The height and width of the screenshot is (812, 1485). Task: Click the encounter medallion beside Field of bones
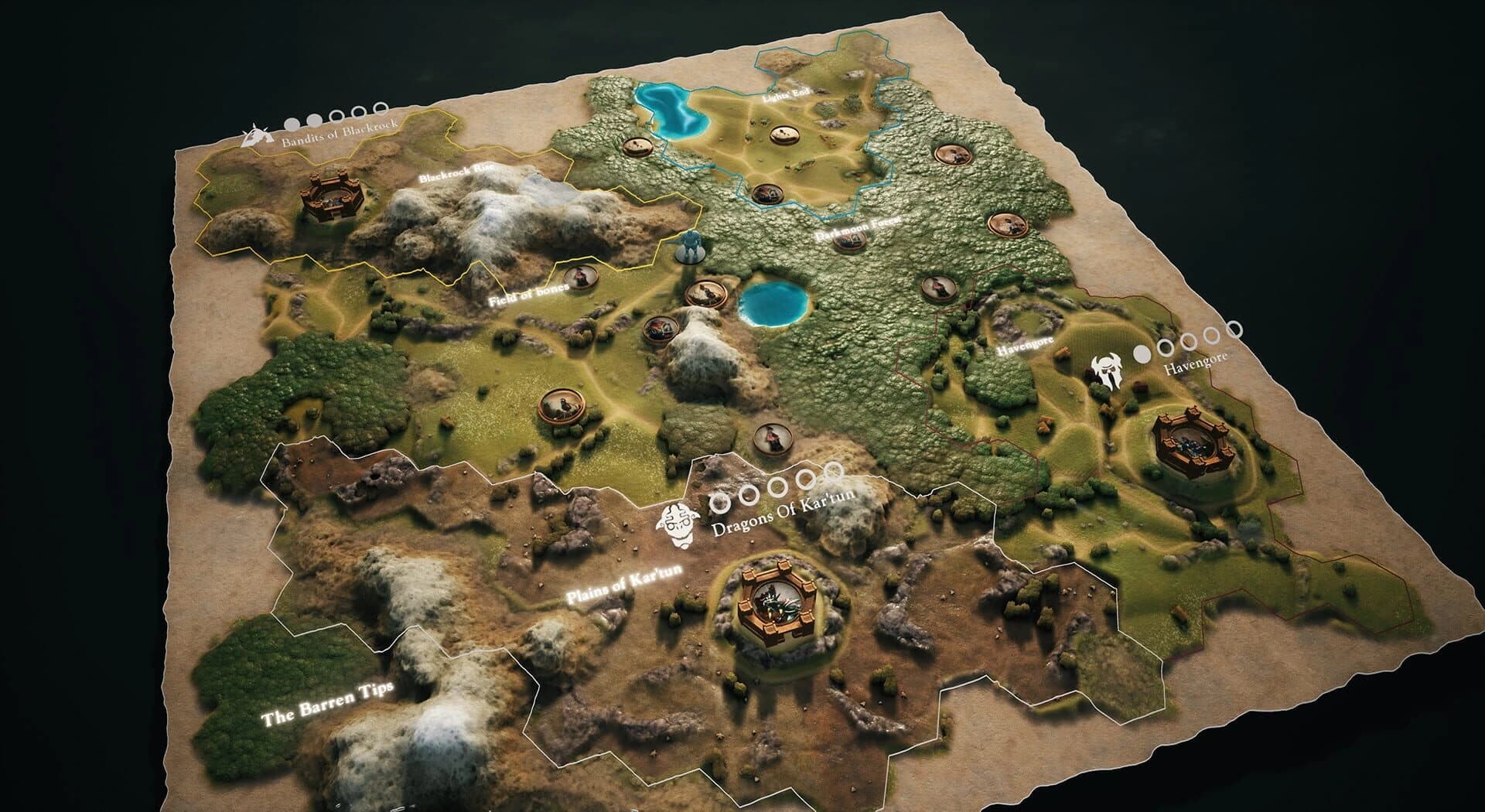[582, 277]
